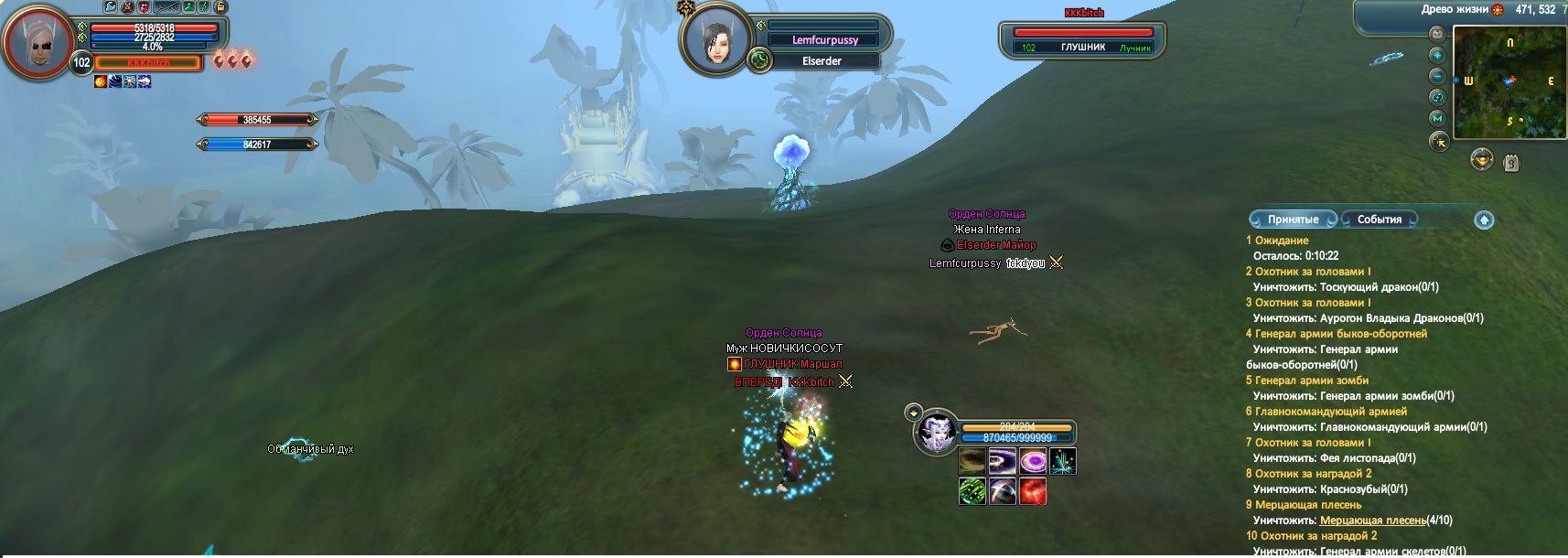Click the cursor arrow button beside minimap
The height and width of the screenshot is (558, 1568).
[1439, 142]
